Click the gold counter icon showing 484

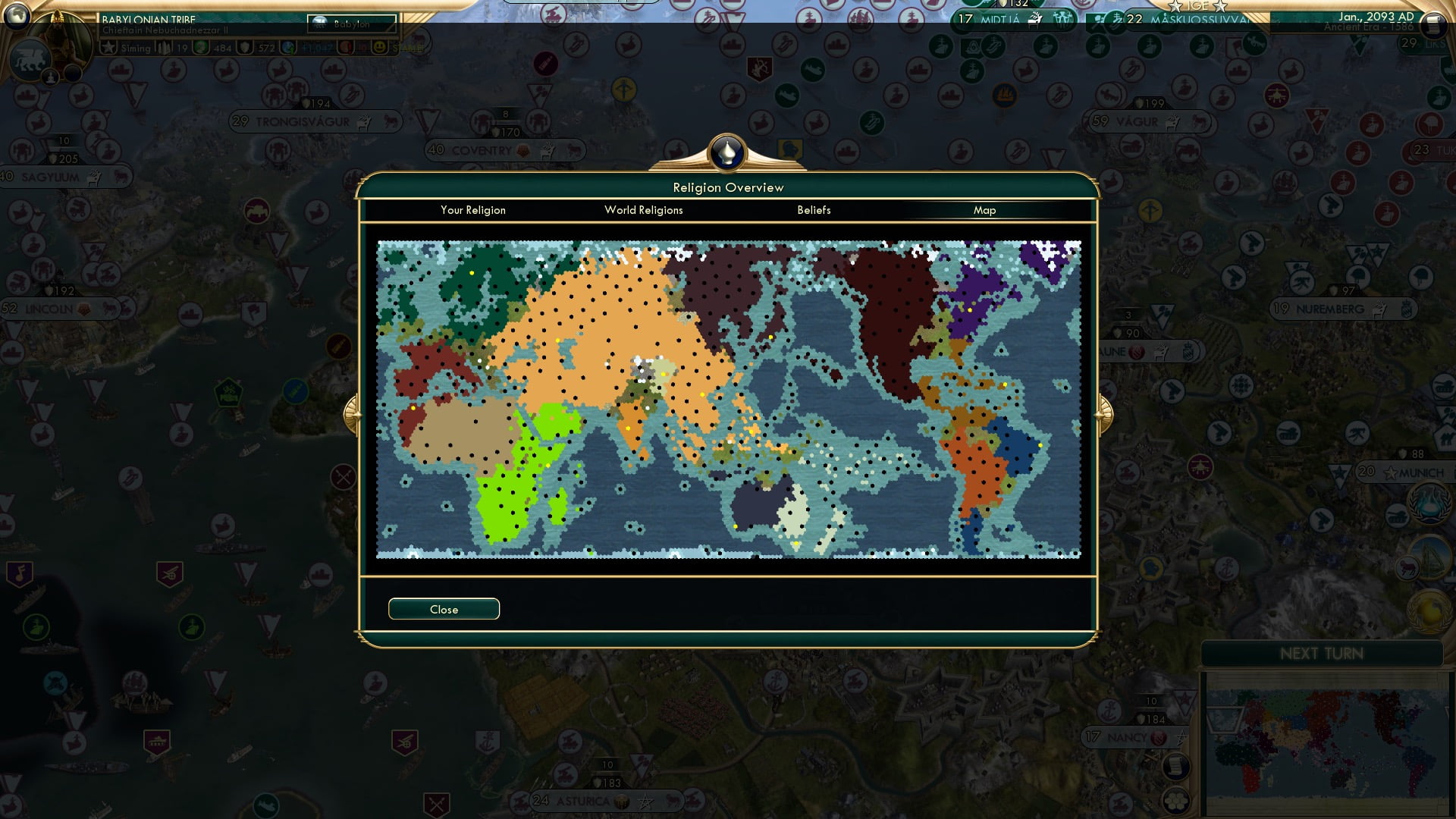pos(200,48)
